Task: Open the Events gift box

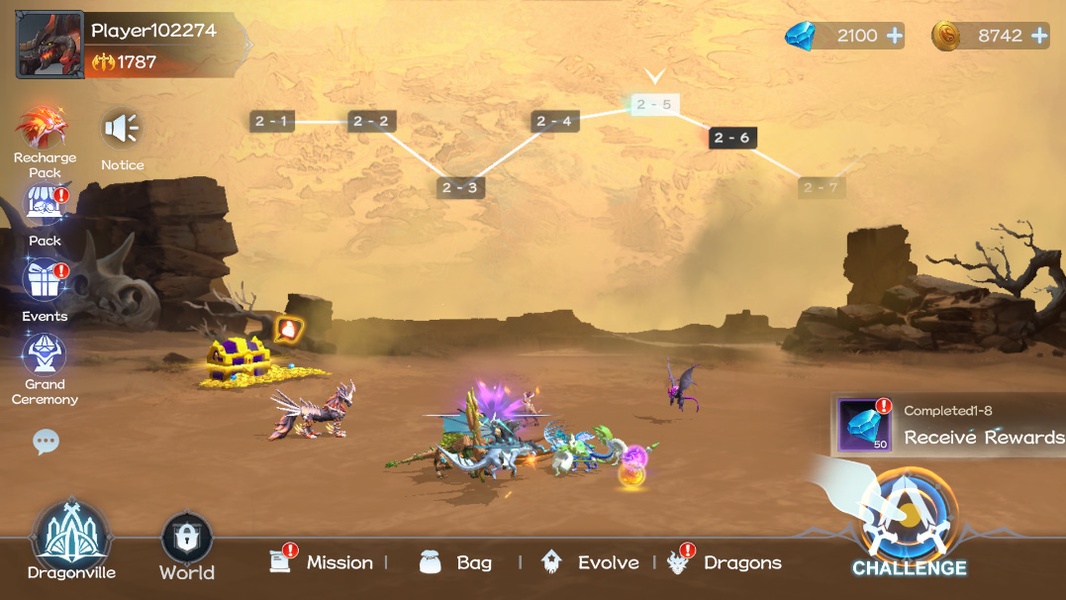Action: [x=45, y=281]
